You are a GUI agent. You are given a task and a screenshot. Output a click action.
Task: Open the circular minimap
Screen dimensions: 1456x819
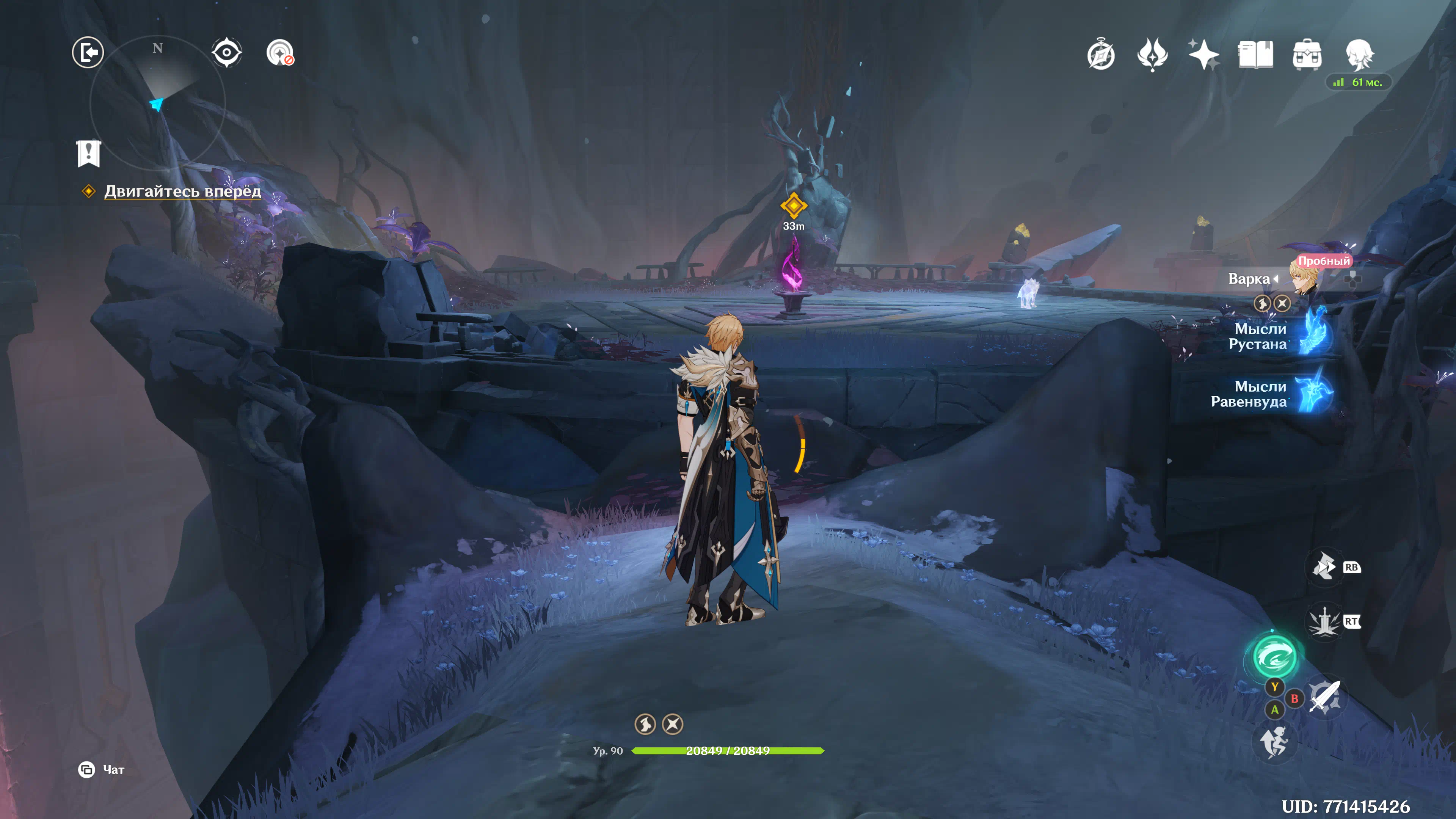(x=158, y=102)
